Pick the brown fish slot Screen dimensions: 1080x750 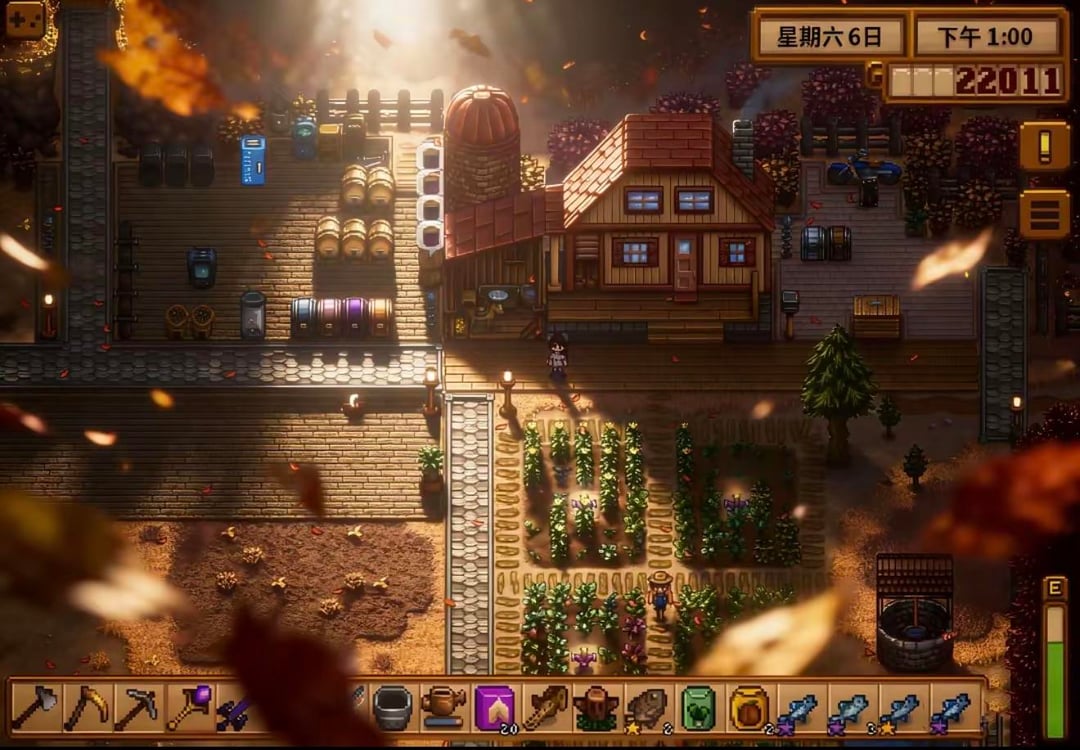pyautogui.click(x=647, y=707)
